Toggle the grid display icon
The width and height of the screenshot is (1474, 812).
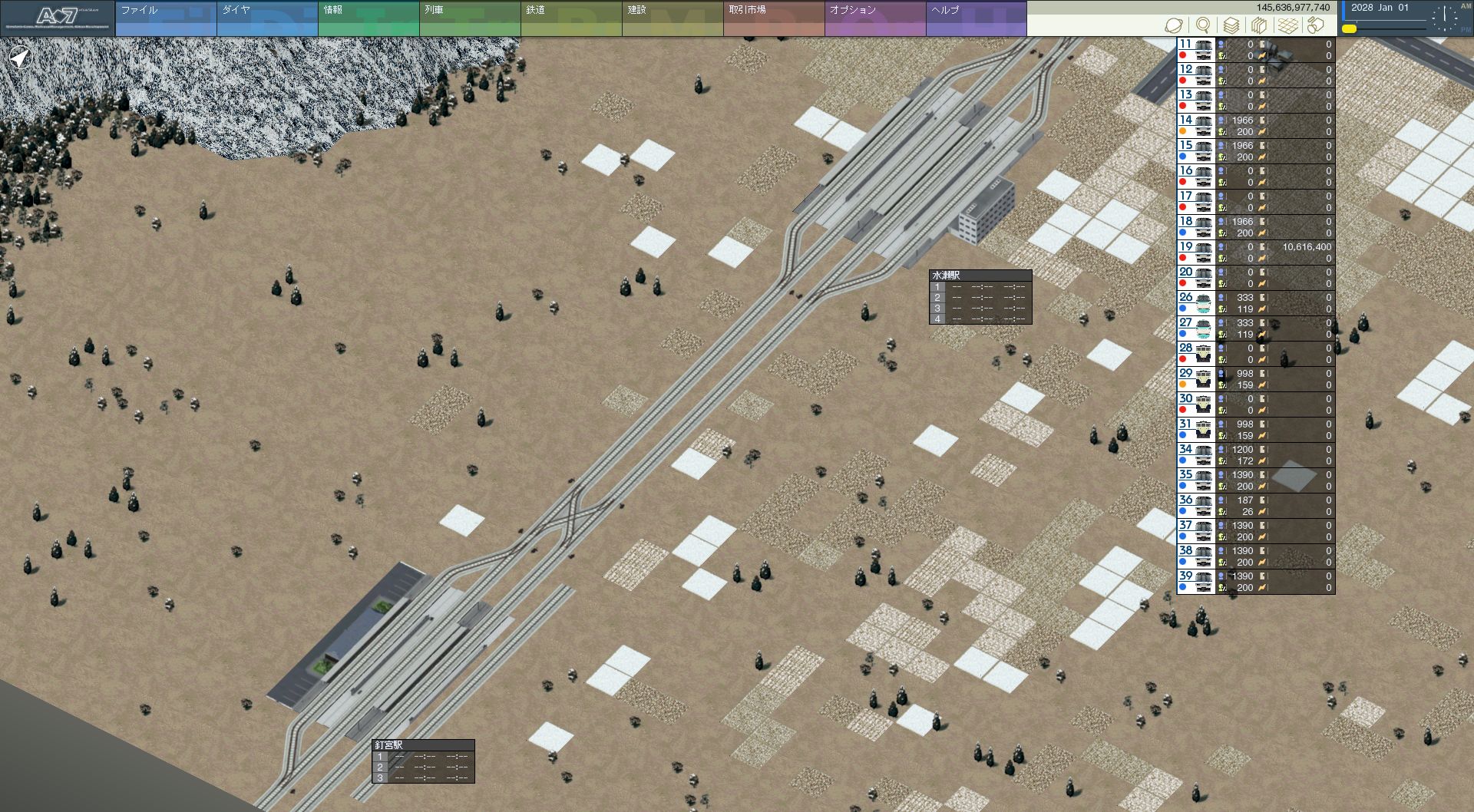1288,25
